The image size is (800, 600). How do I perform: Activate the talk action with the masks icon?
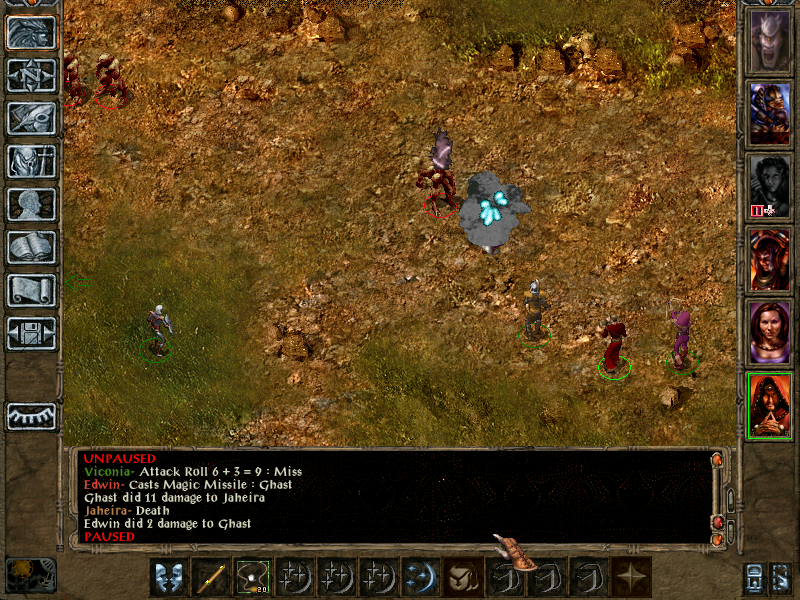pos(168,577)
